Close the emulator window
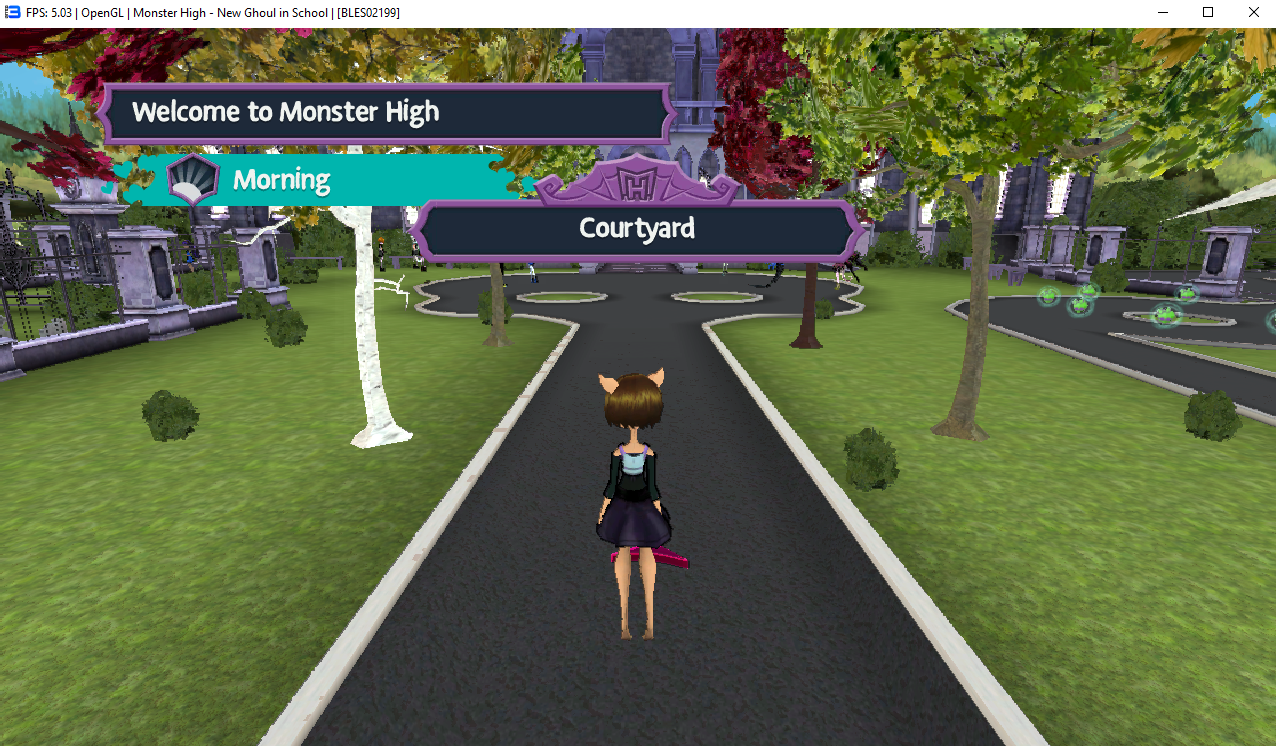This screenshot has width=1276, height=746. [1253, 13]
